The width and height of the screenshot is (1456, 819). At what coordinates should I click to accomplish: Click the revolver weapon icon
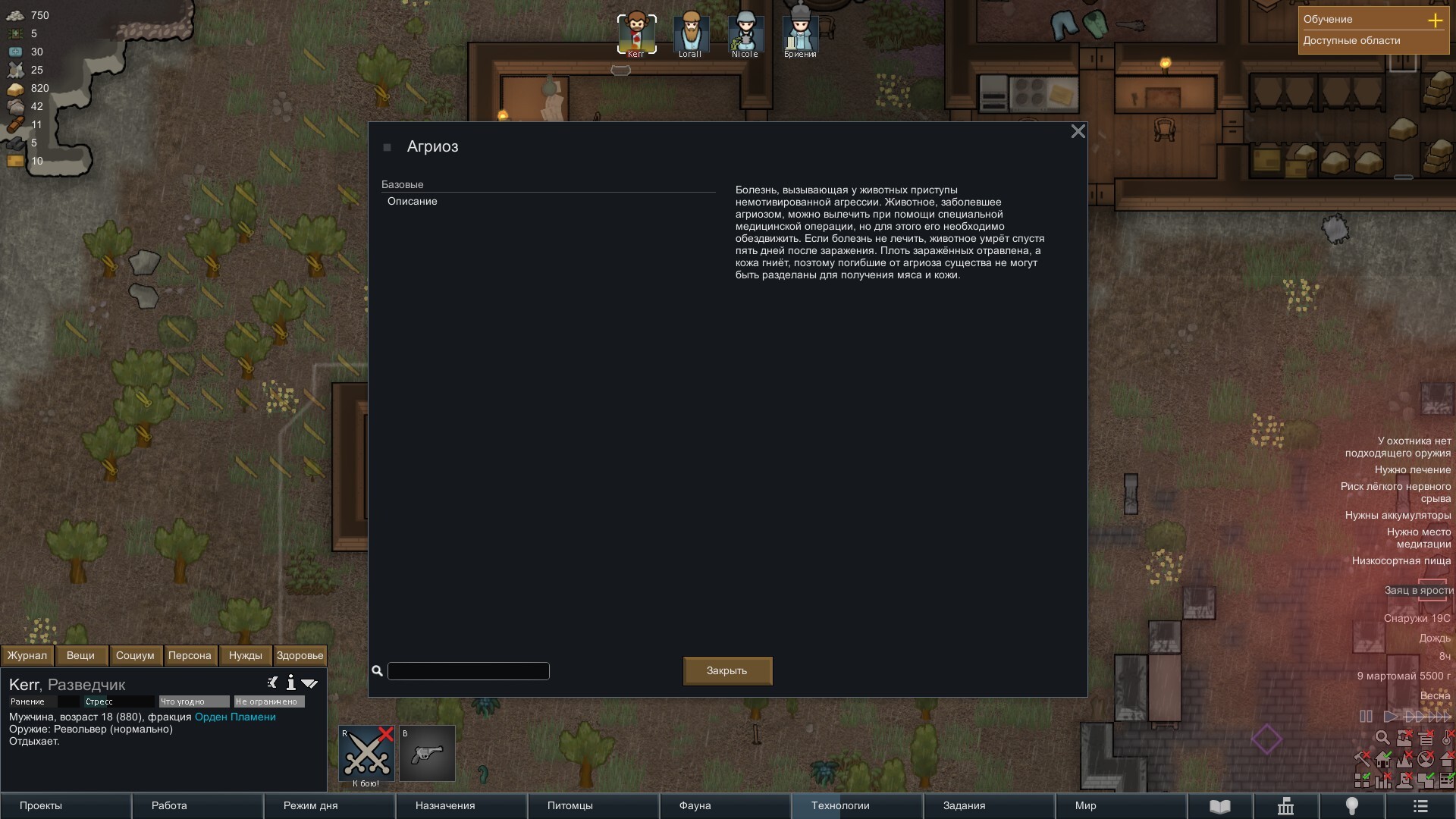(x=427, y=754)
